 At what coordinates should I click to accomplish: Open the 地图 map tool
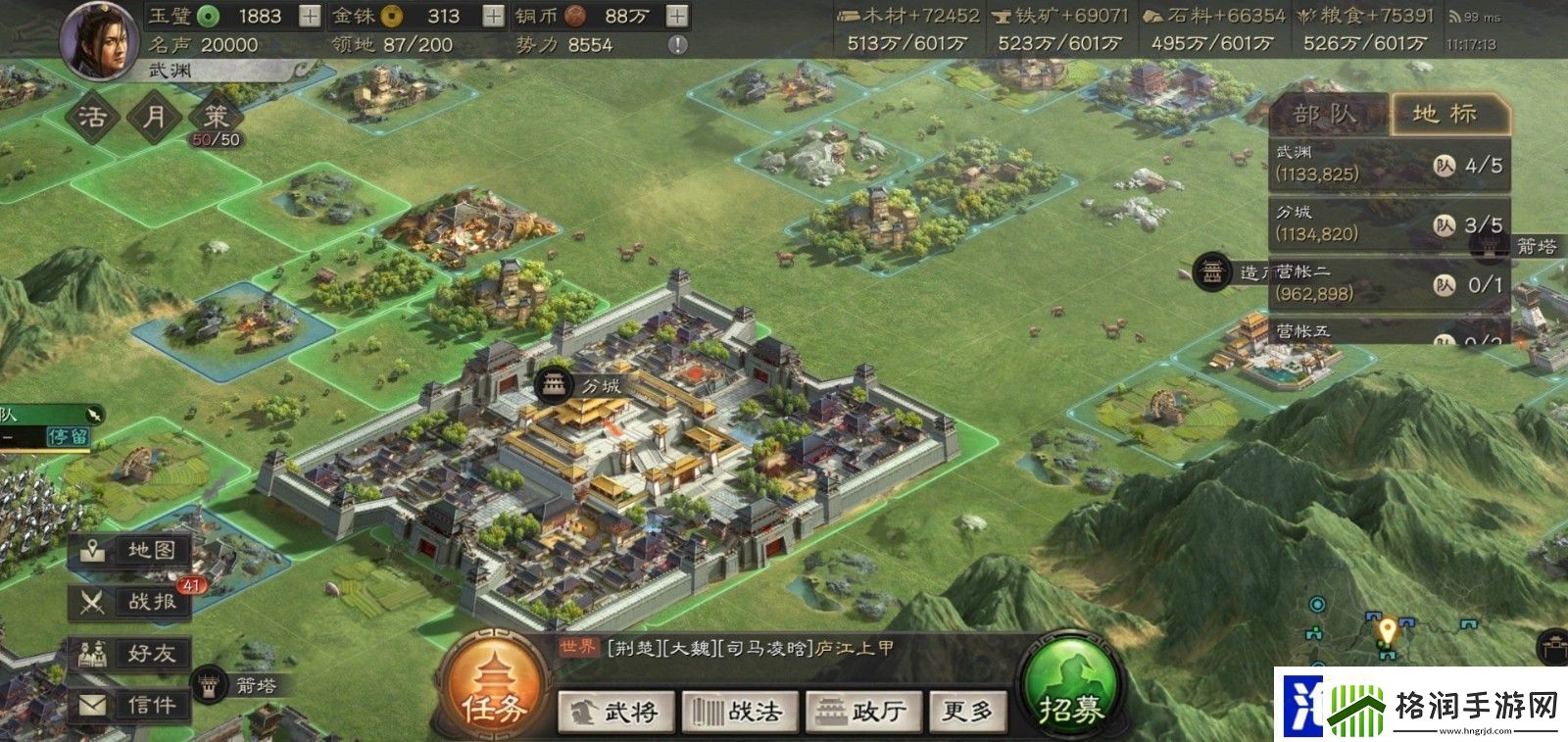130,550
